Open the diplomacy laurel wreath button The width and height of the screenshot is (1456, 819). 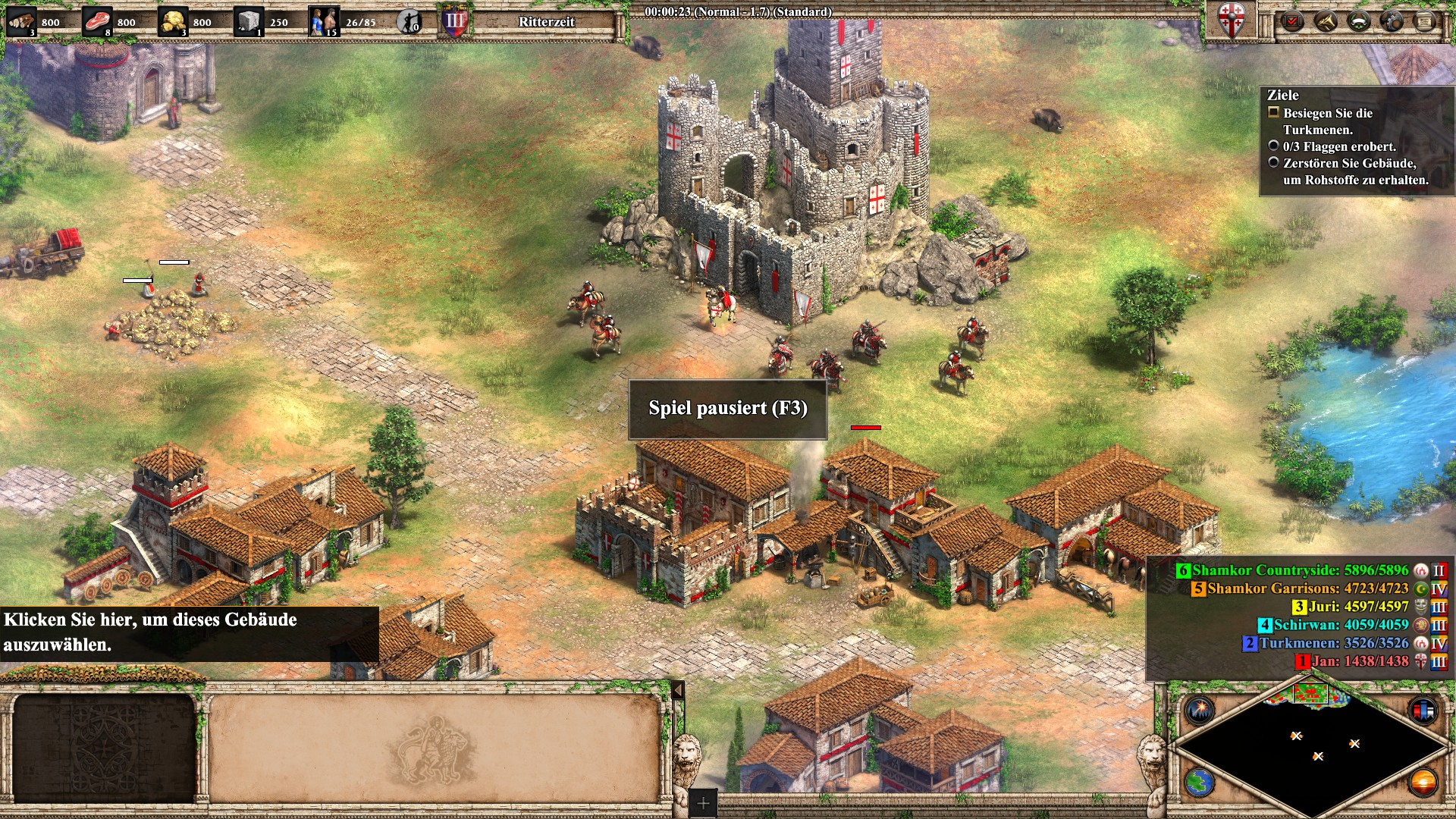coord(1359,21)
